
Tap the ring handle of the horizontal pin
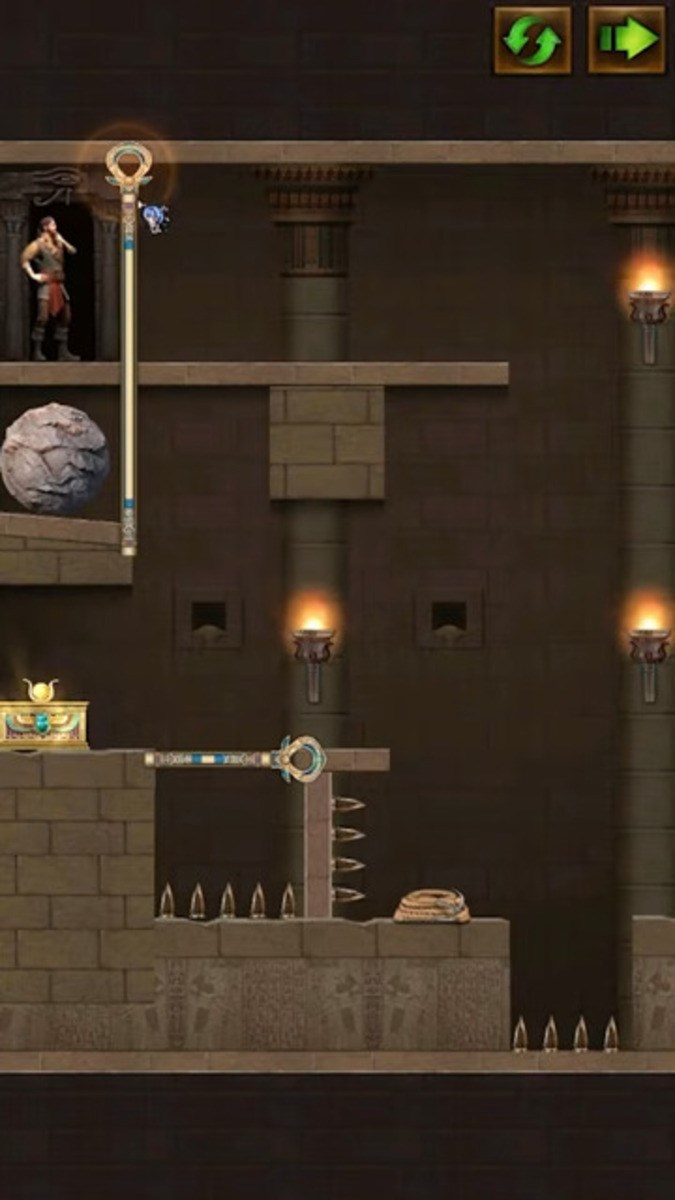point(301,758)
